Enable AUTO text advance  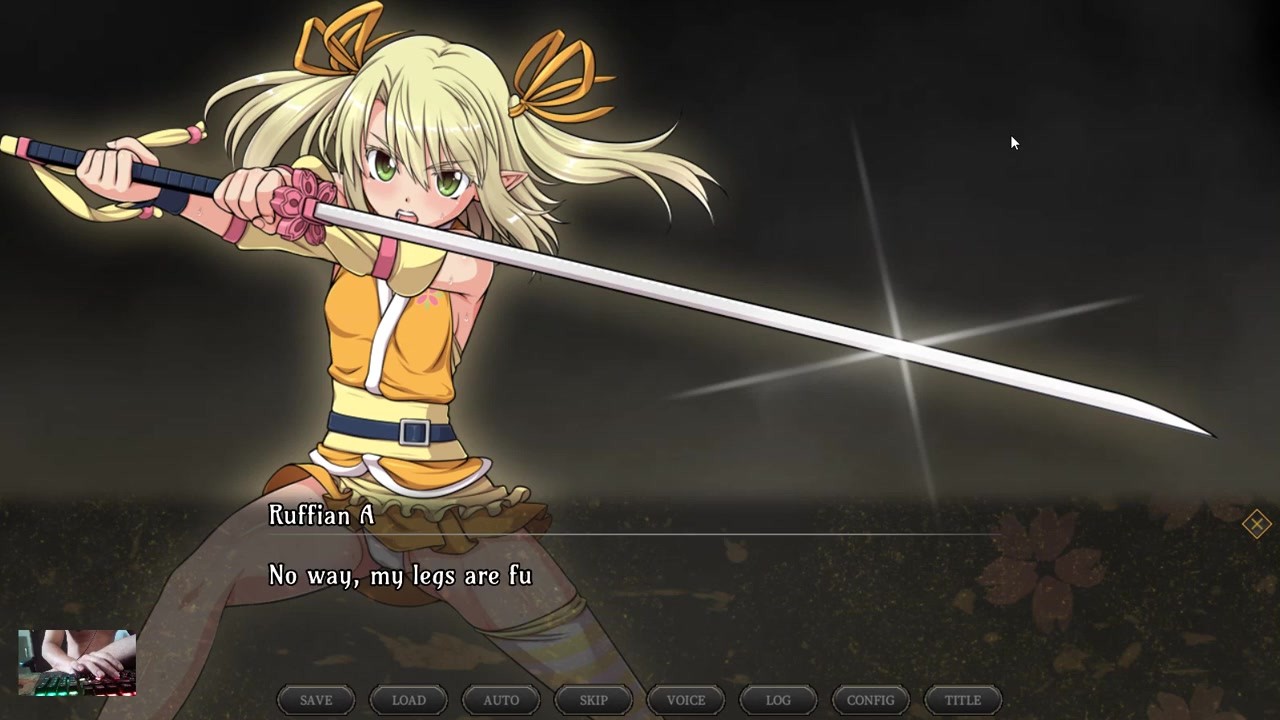[x=501, y=700]
